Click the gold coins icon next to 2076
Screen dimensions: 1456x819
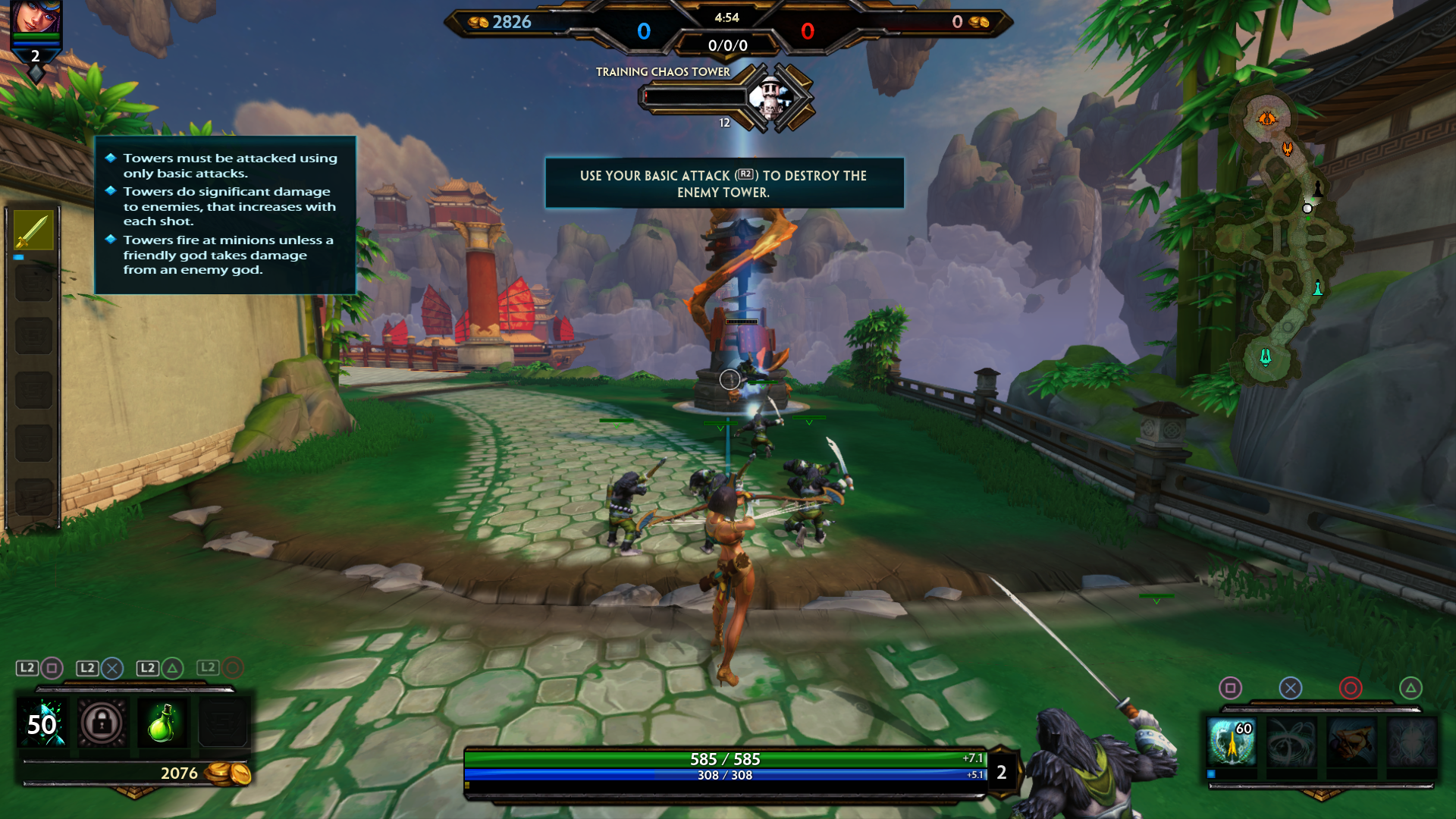229,774
